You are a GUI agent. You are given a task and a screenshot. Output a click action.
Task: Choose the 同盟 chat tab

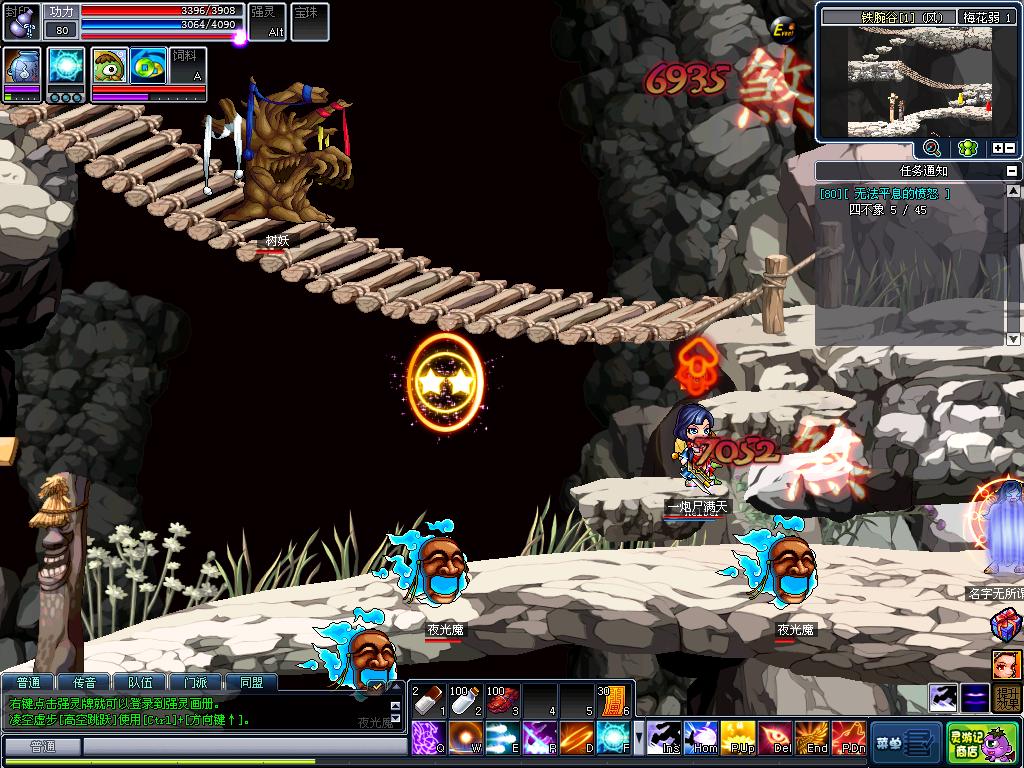click(x=251, y=683)
